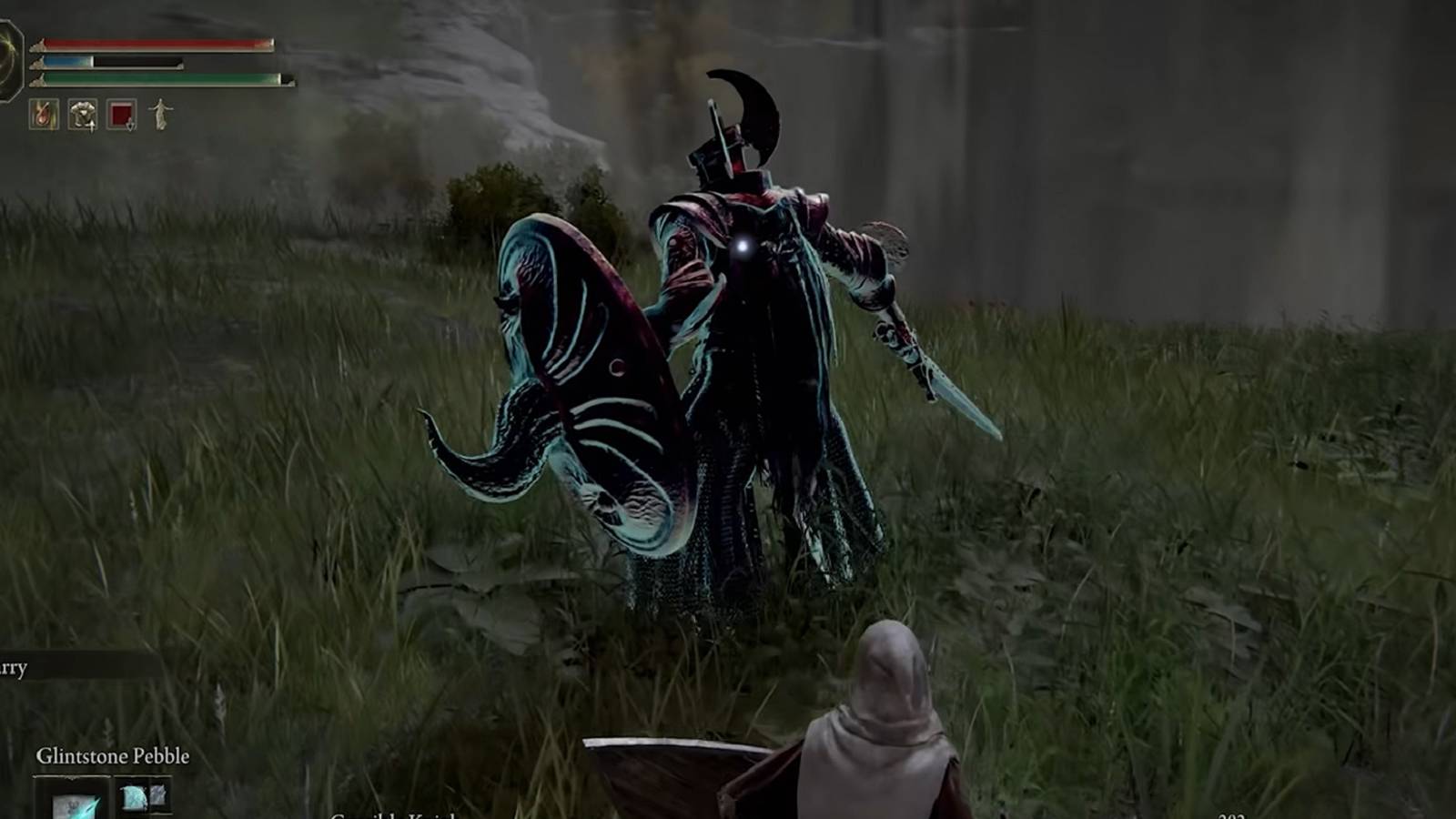The height and width of the screenshot is (819, 1456).
Task: Click the standing figure gesture icon
Action: click(162, 115)
